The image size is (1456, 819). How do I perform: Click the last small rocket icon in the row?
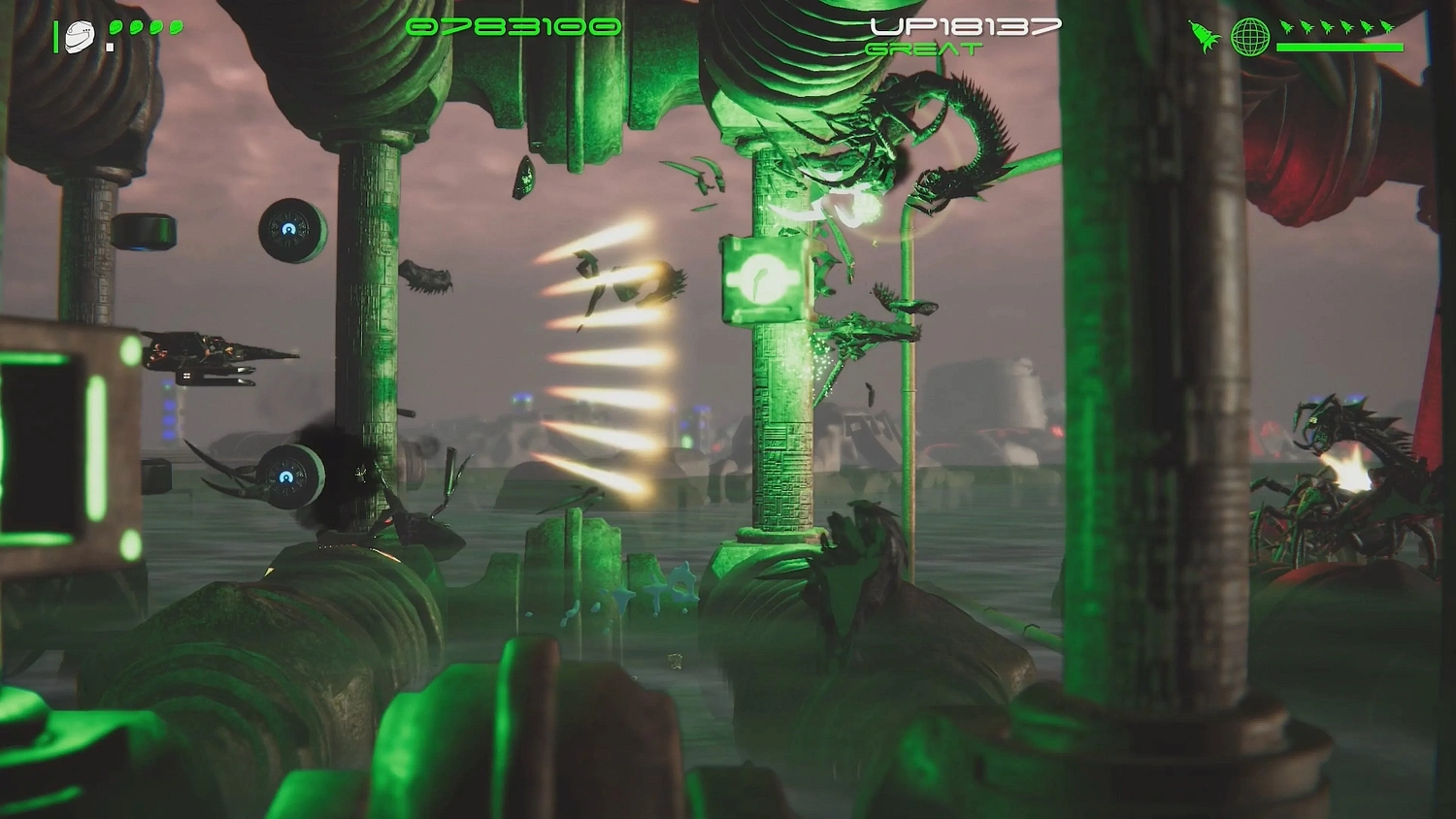[x=1386, y=27]
